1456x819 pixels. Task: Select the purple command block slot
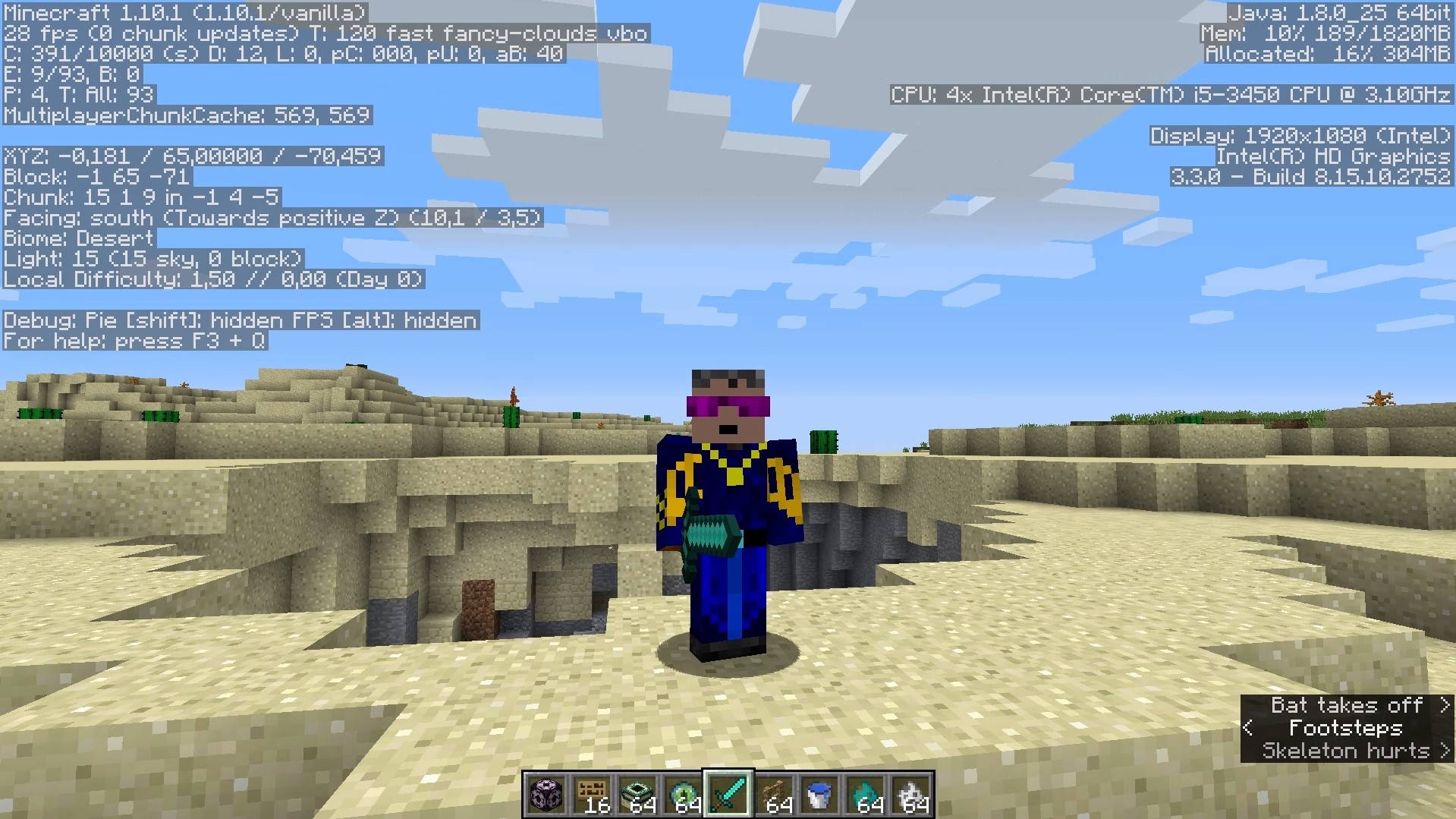tap(546, 794)
